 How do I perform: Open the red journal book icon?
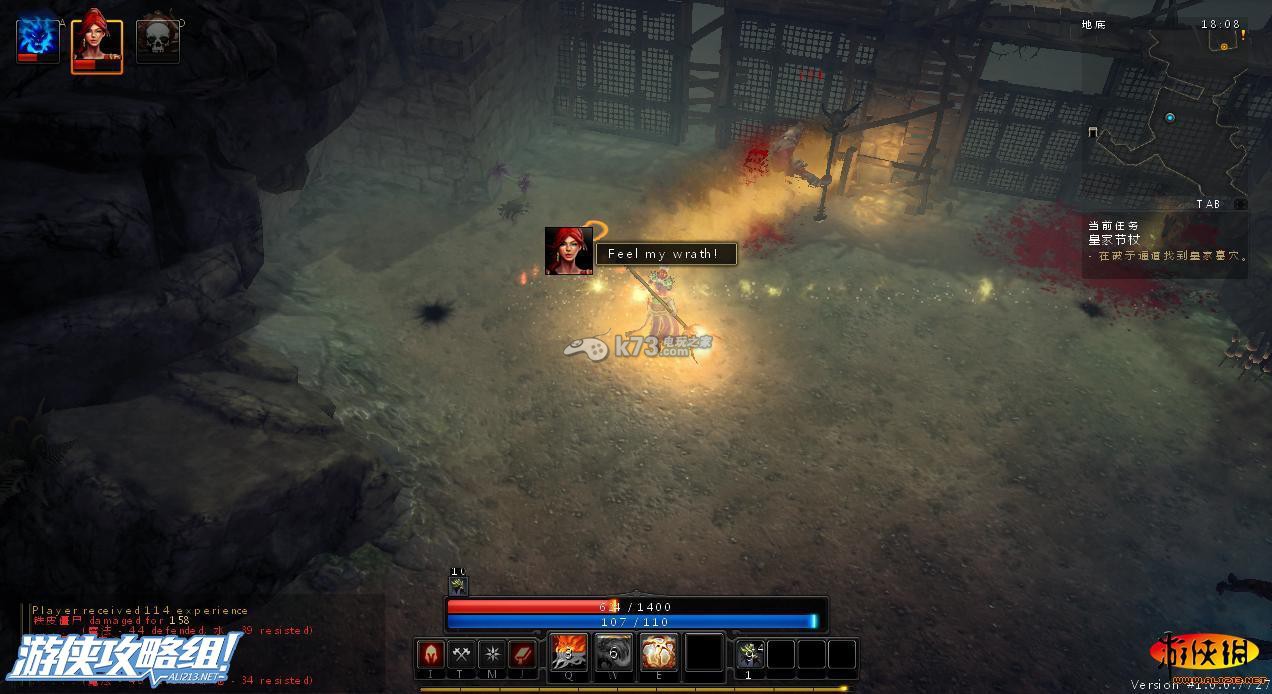pos(523,655)
